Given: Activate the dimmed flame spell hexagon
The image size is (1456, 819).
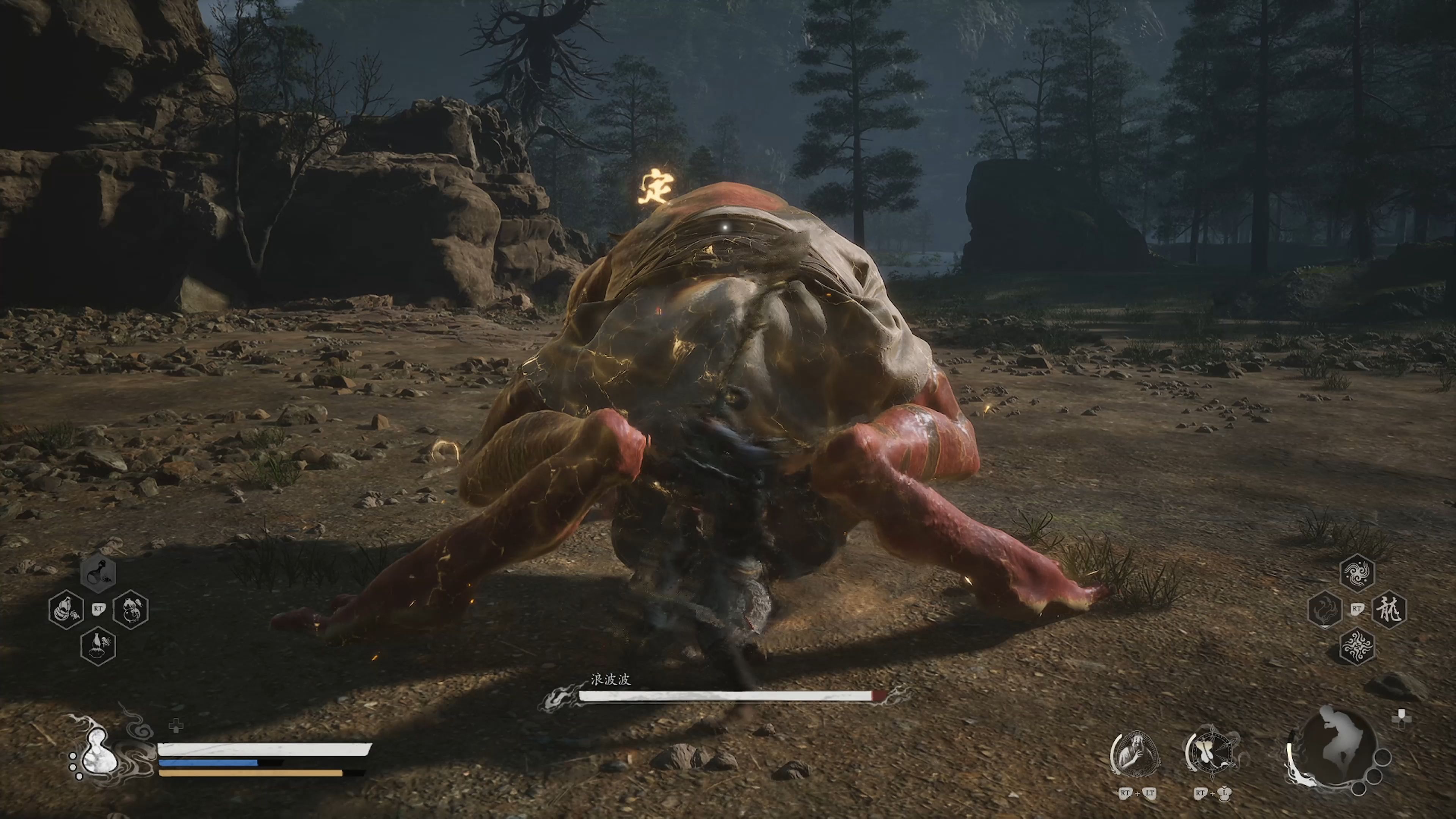Looking at the screenshot, I should [1325, 609].
